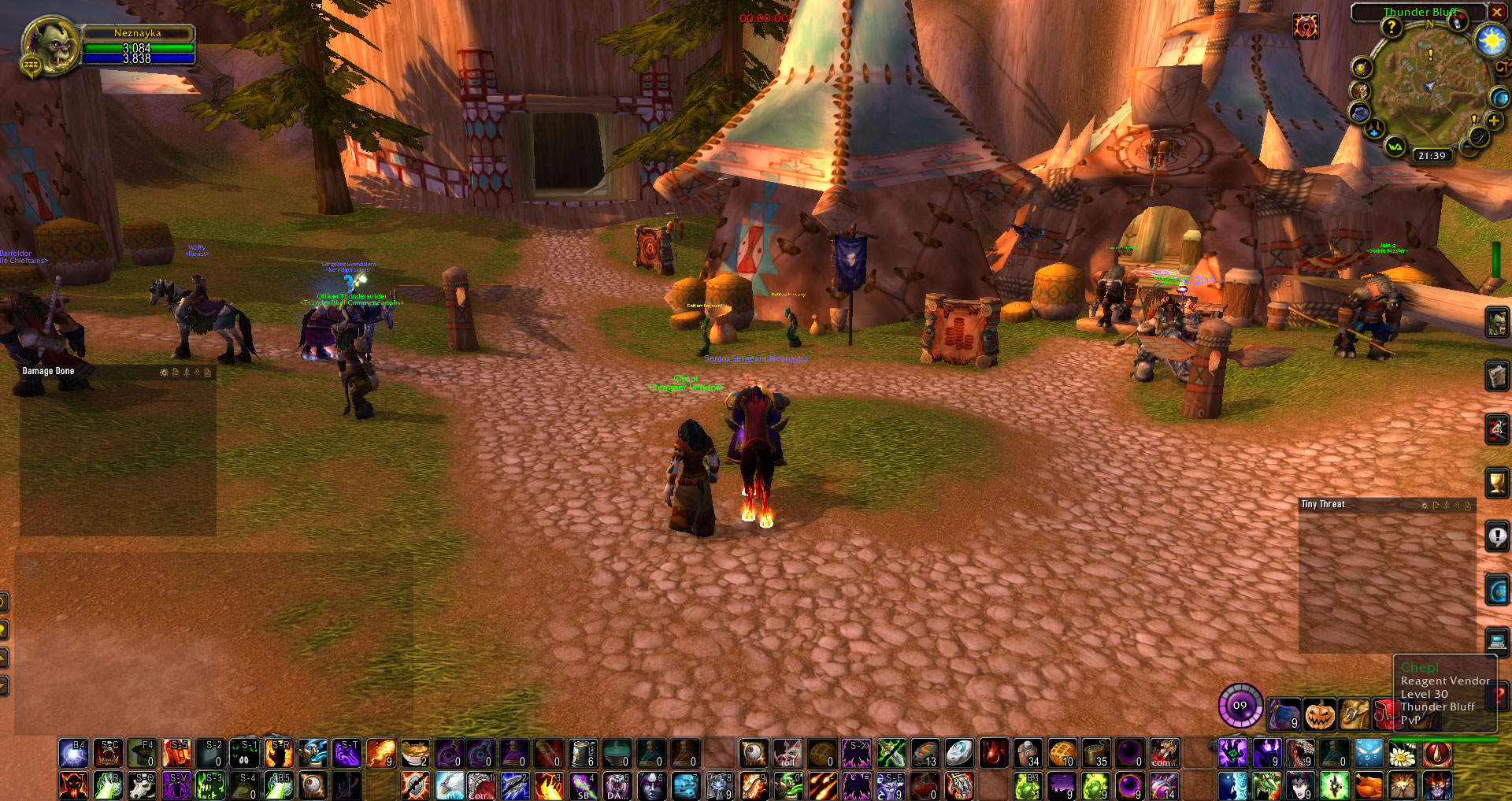Close the Thunder Bluff minimap
The image size is (1512, 801).
point(1496,12)
